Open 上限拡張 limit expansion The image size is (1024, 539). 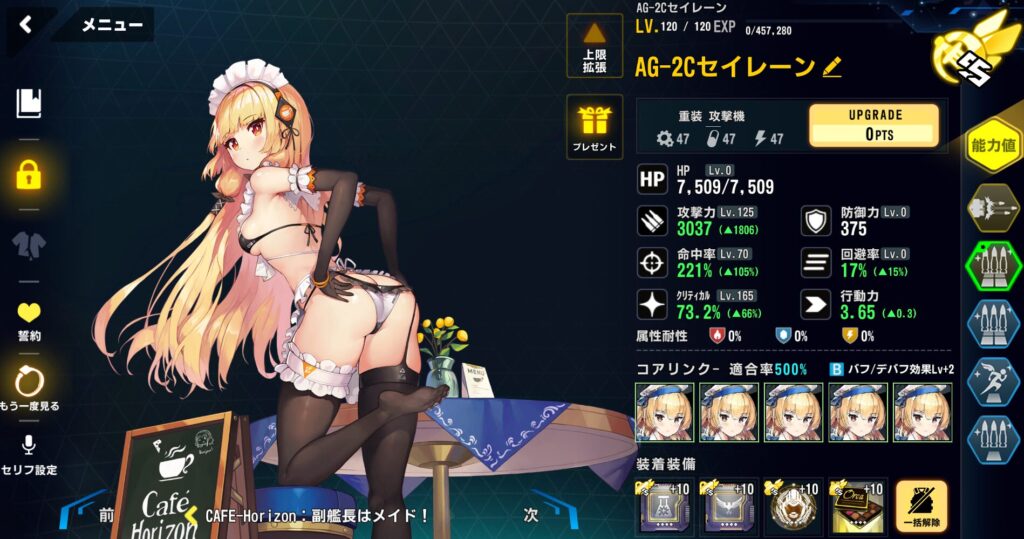594,47
